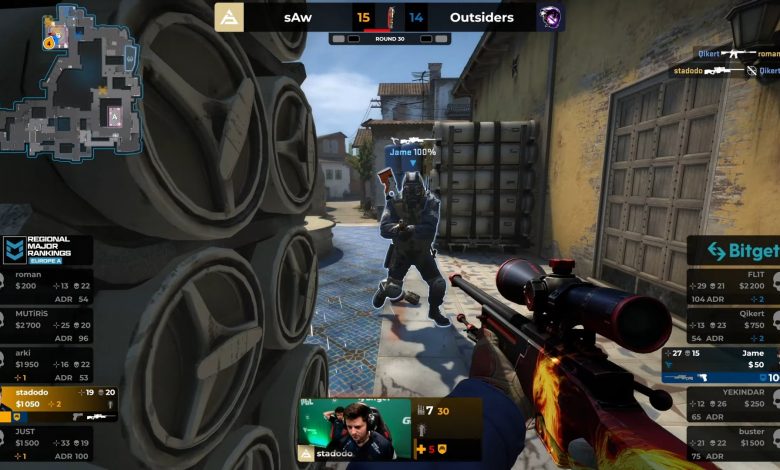Viewport: 780px width, 470px height.
Task: Click the Outsiders team logo
Action: 550,17
